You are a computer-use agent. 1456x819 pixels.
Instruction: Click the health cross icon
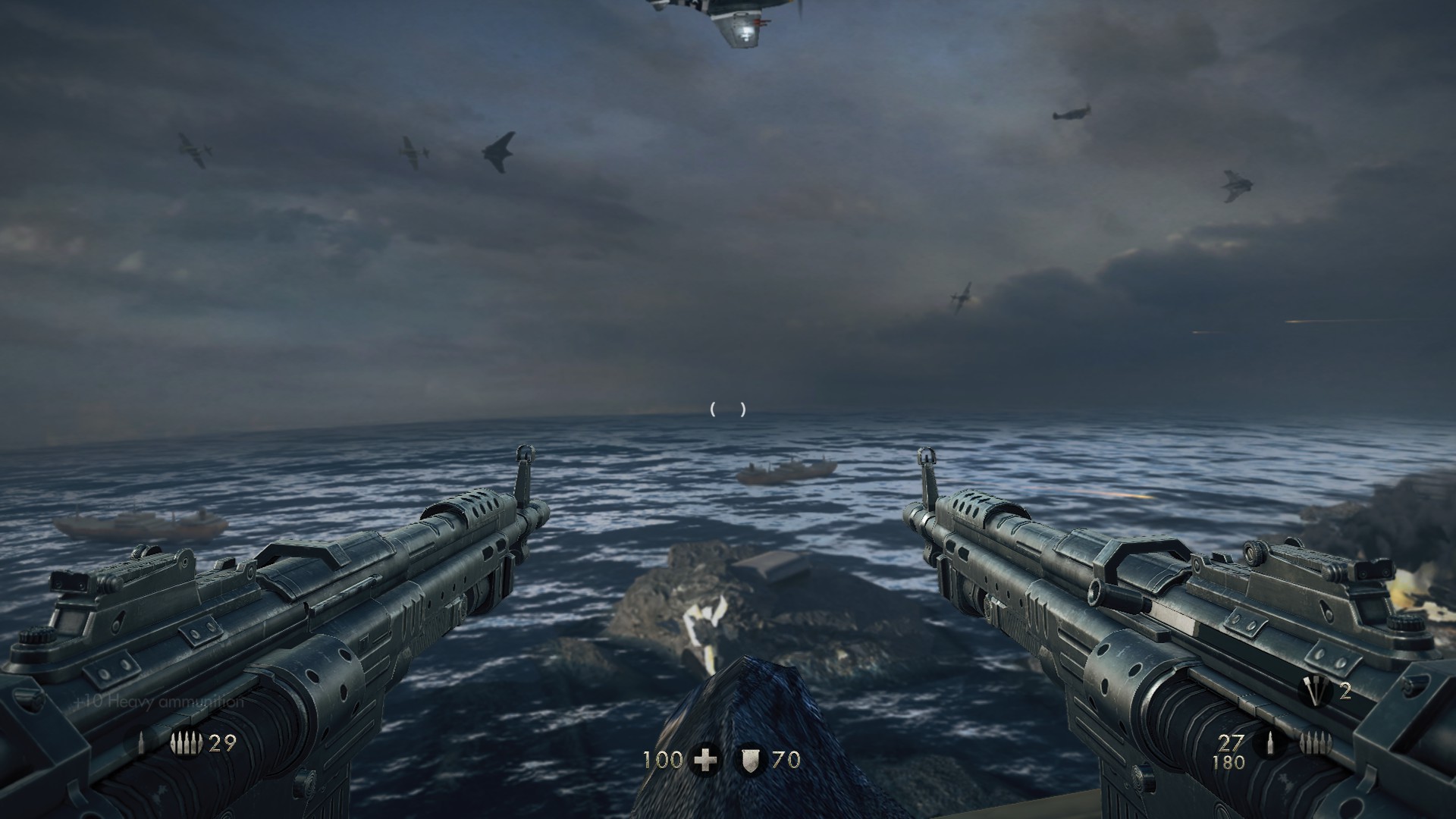pos(705,760)
